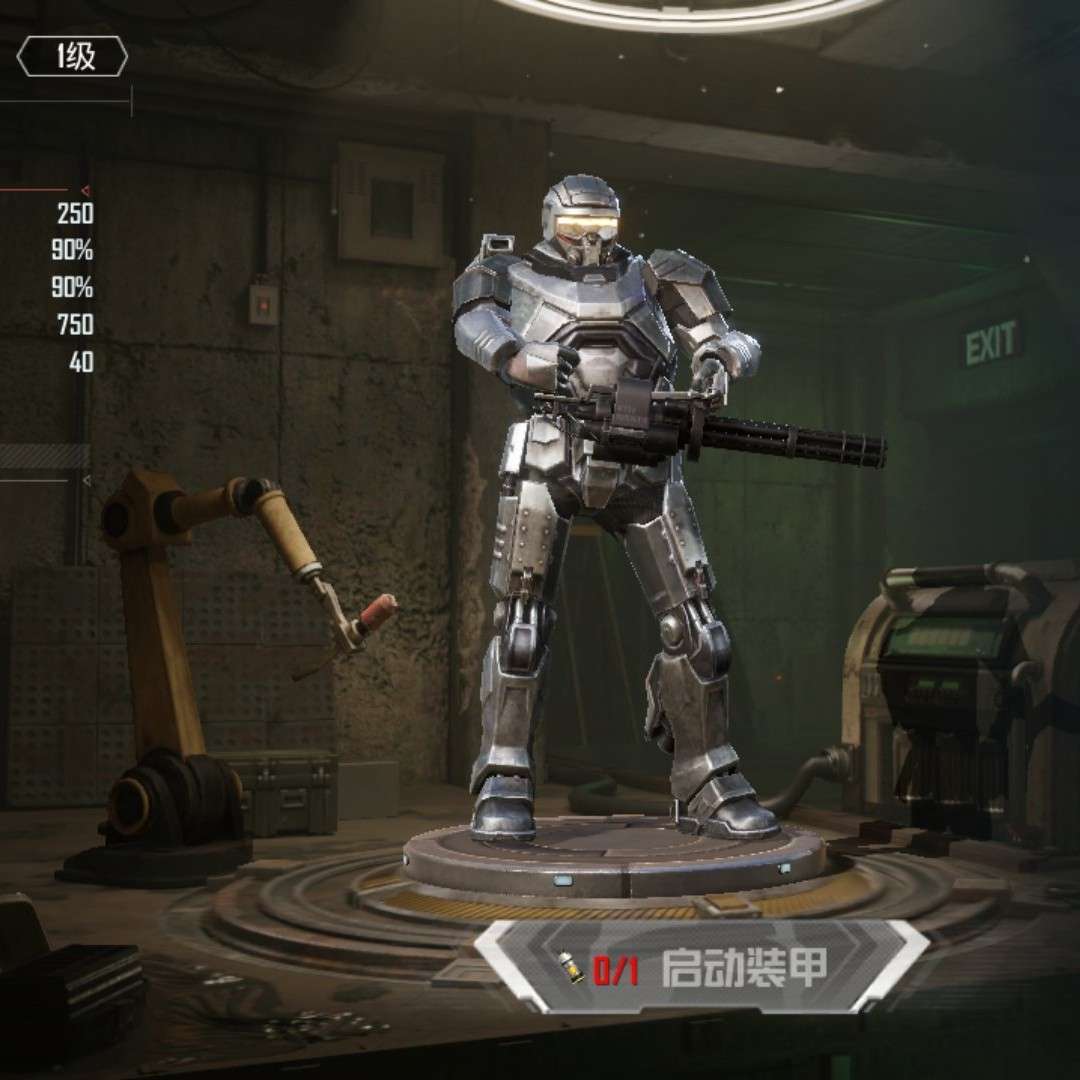Activate the 启动装甲 armor button
Image resolution: width=1080 pixels, height=1080 pixels.
click(702, 966)
